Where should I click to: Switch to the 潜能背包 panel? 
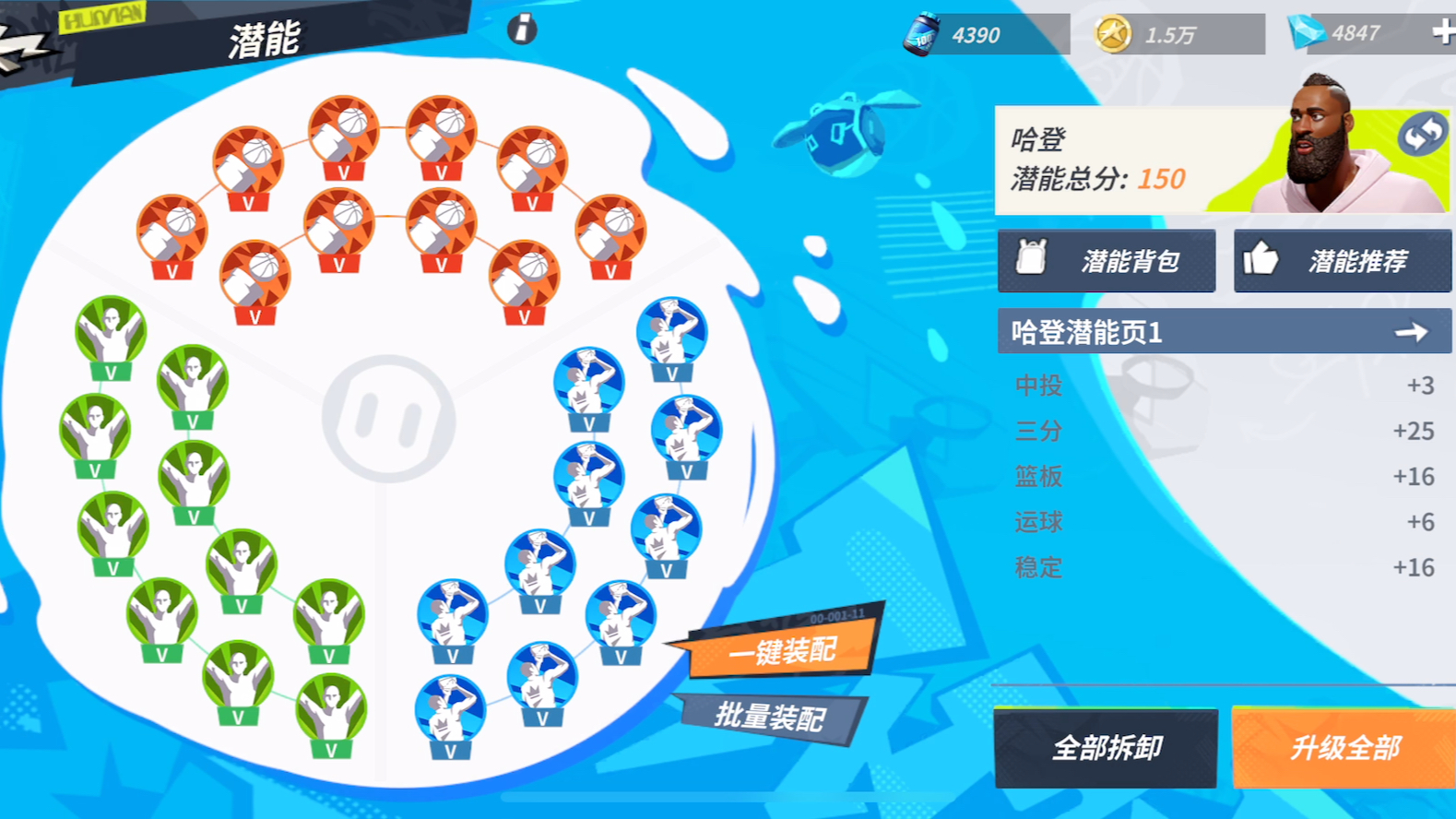[x=1107, y=260]
